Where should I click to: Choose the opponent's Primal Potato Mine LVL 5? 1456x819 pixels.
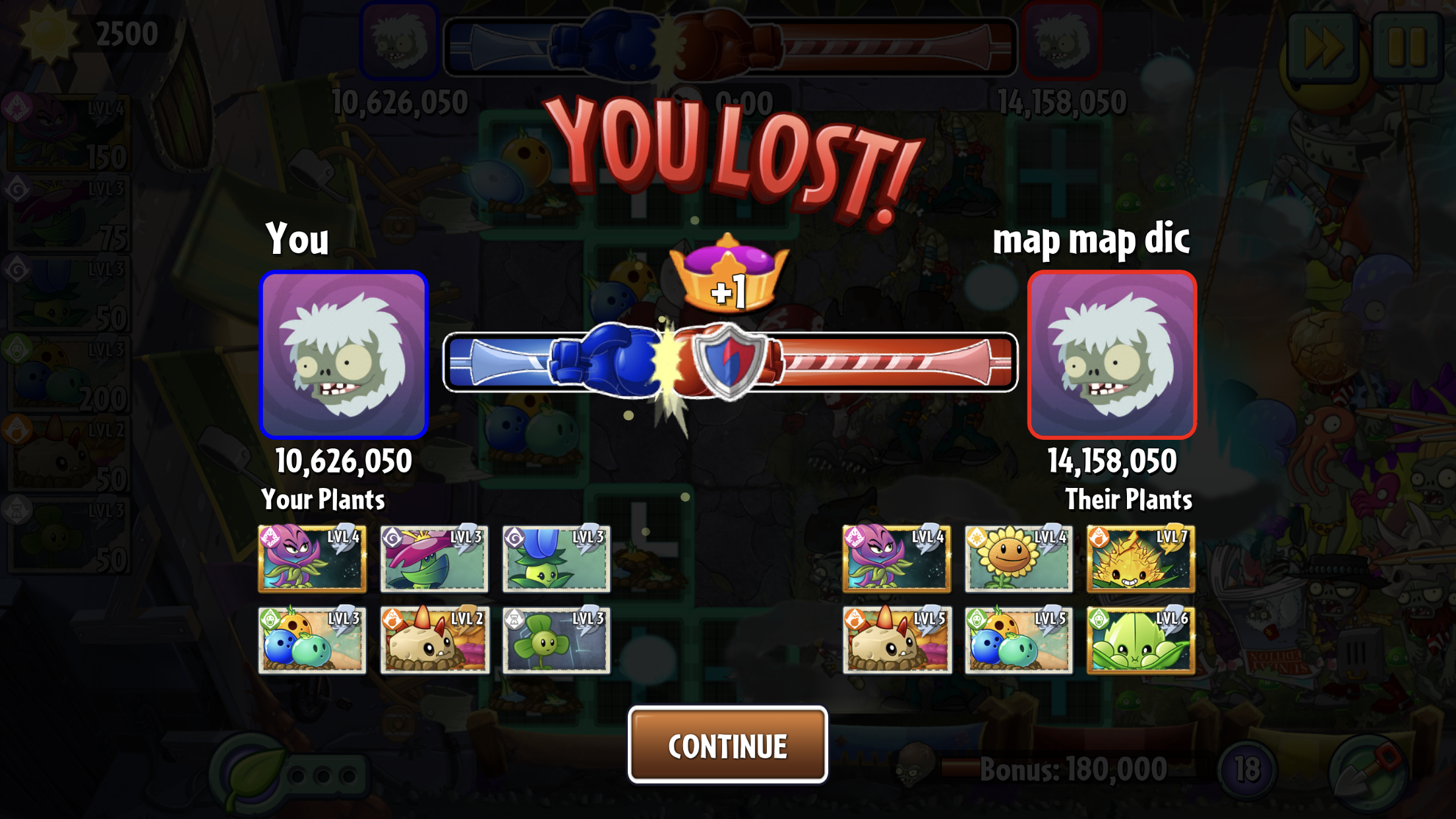click(x=896, y=640)
